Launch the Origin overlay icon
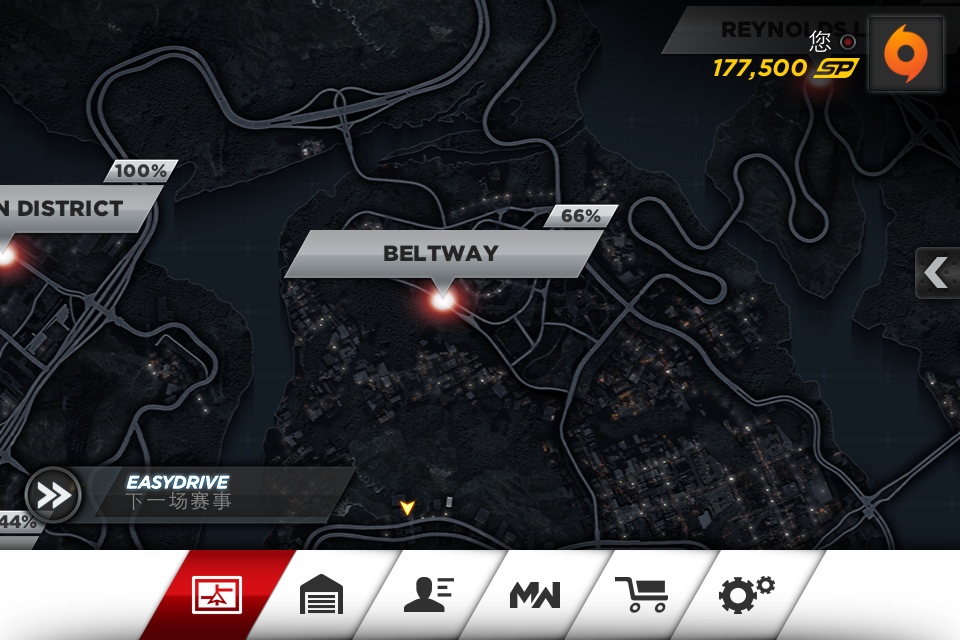This screenshot has width=960, height=640. click(905, 53)
